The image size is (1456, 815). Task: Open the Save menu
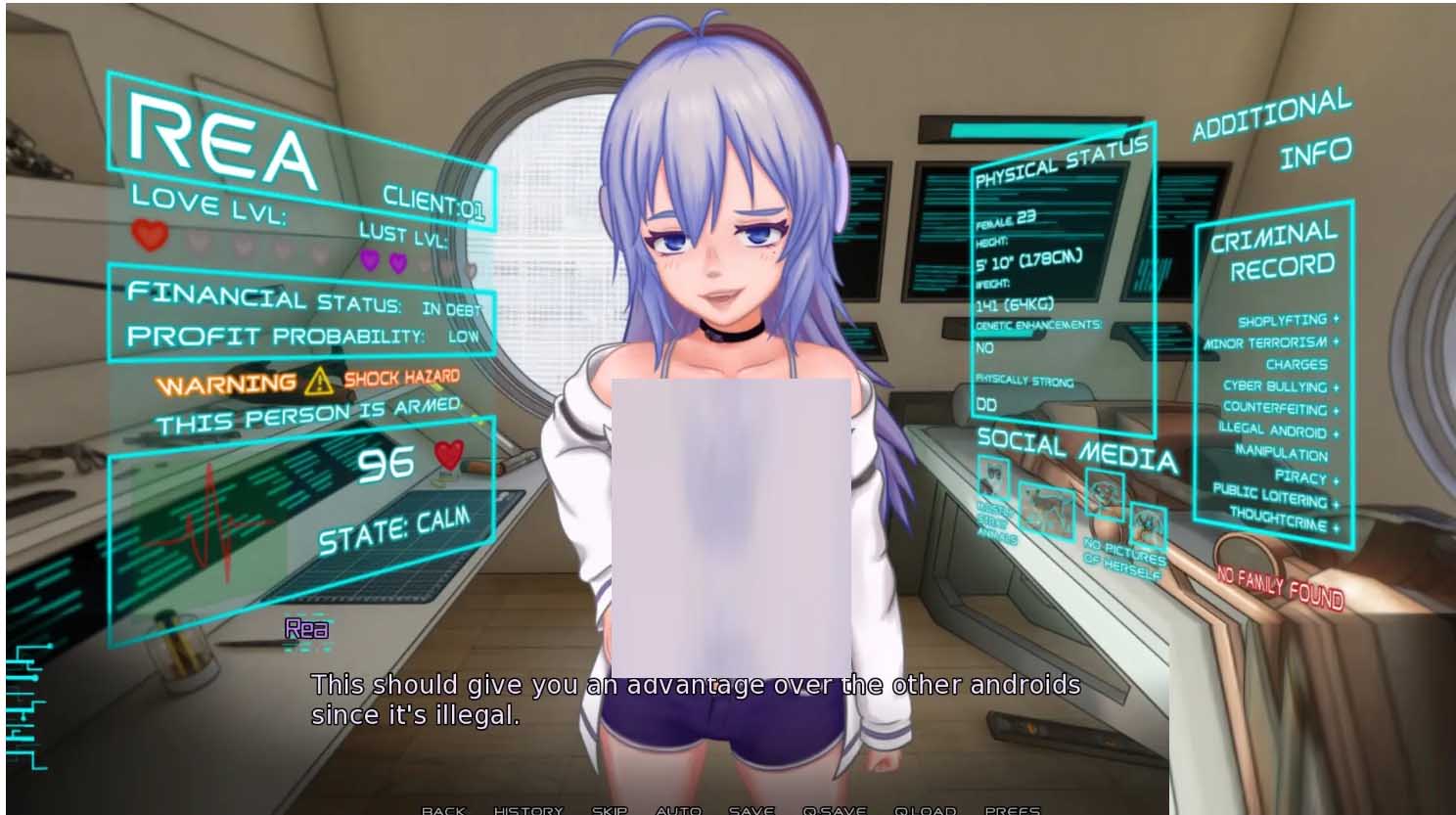tap(751, 809)
